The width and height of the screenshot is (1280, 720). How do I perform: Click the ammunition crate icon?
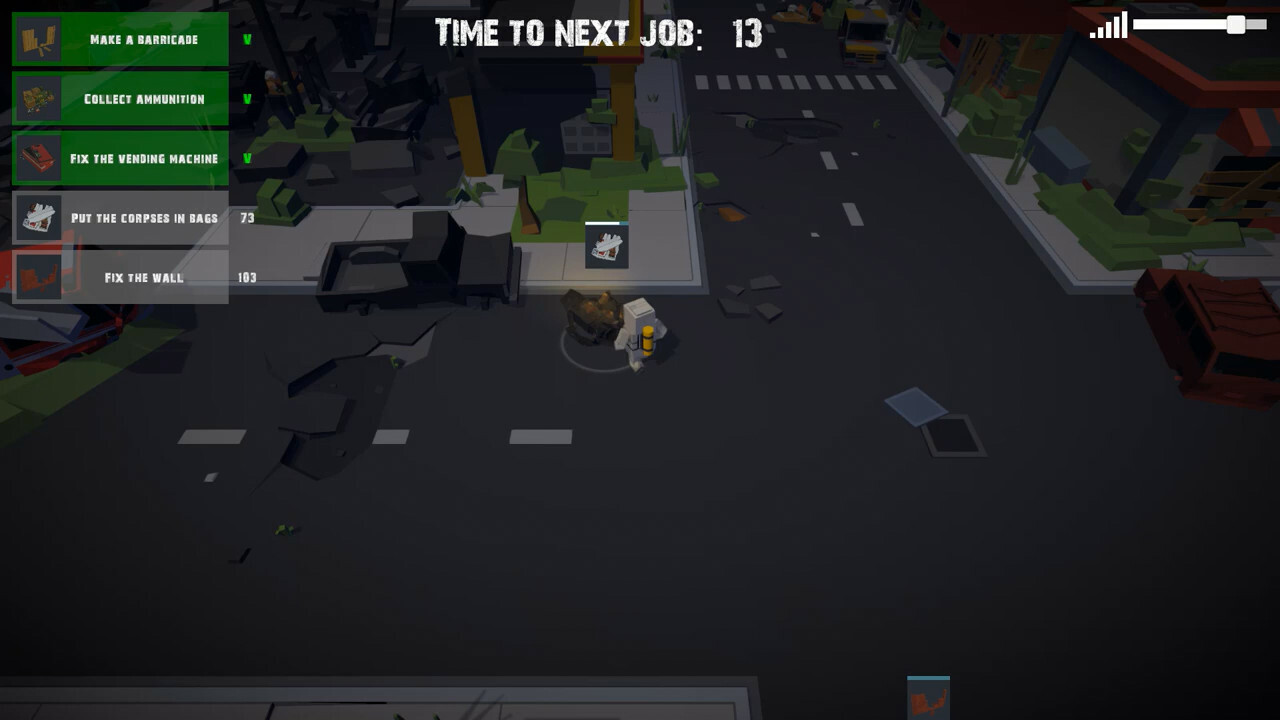click(39, 99)
